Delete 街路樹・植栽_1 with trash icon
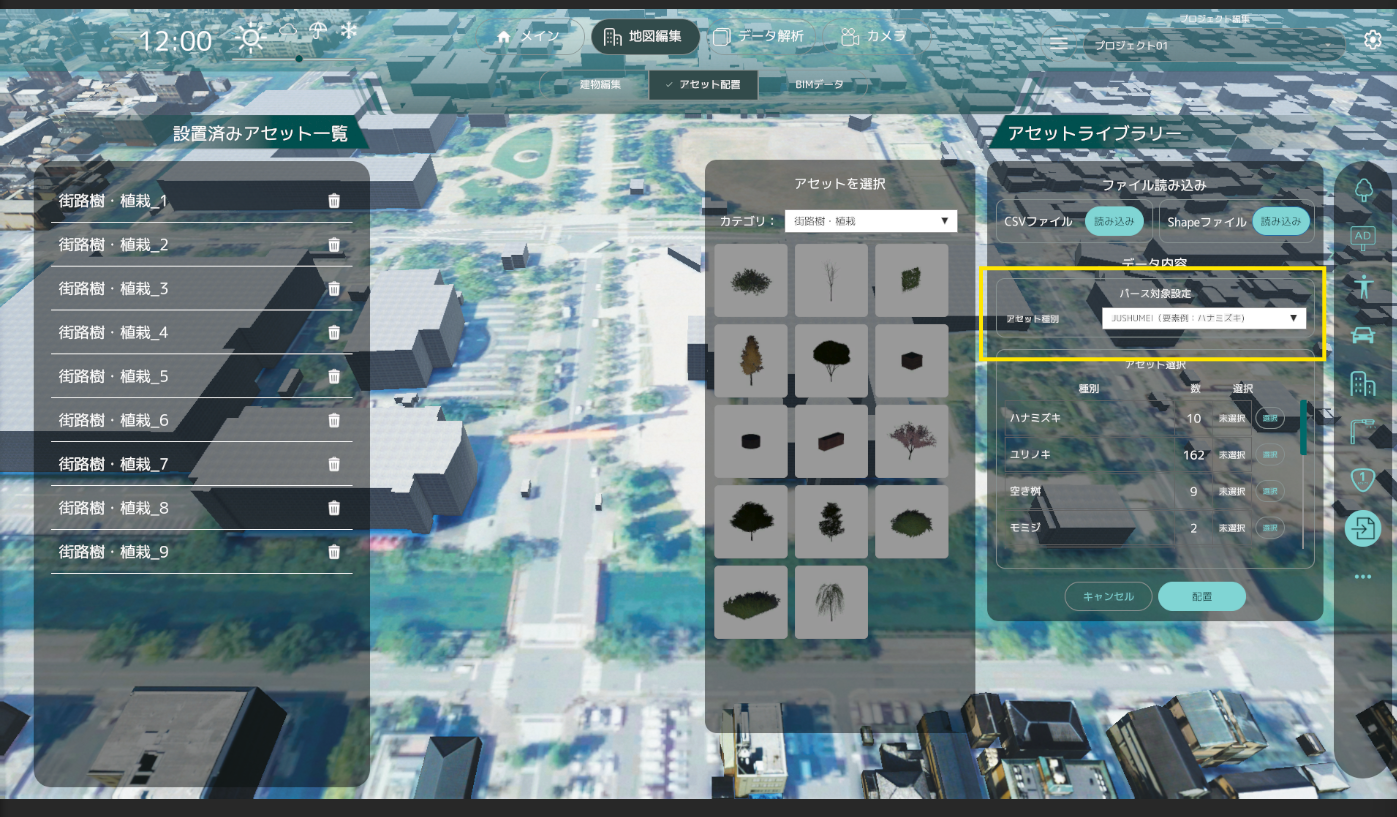The height and width of the screenshot is (817, 1397). (x=334, y=201)
